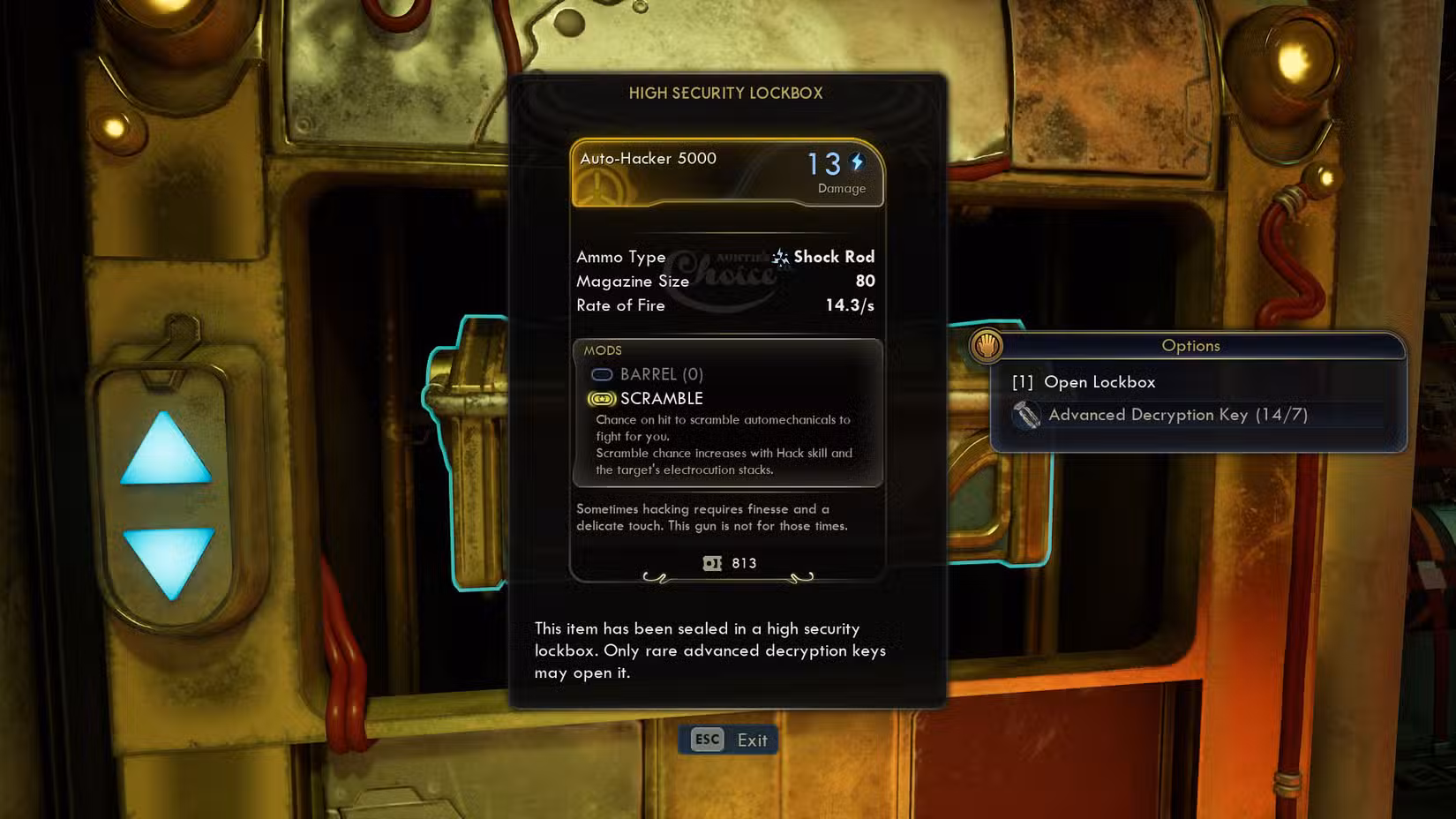Viewport: 1456px width, 819px height.
Task: Click the HIGH SECURITY LOCKBOX title
Action: point(726,93)
